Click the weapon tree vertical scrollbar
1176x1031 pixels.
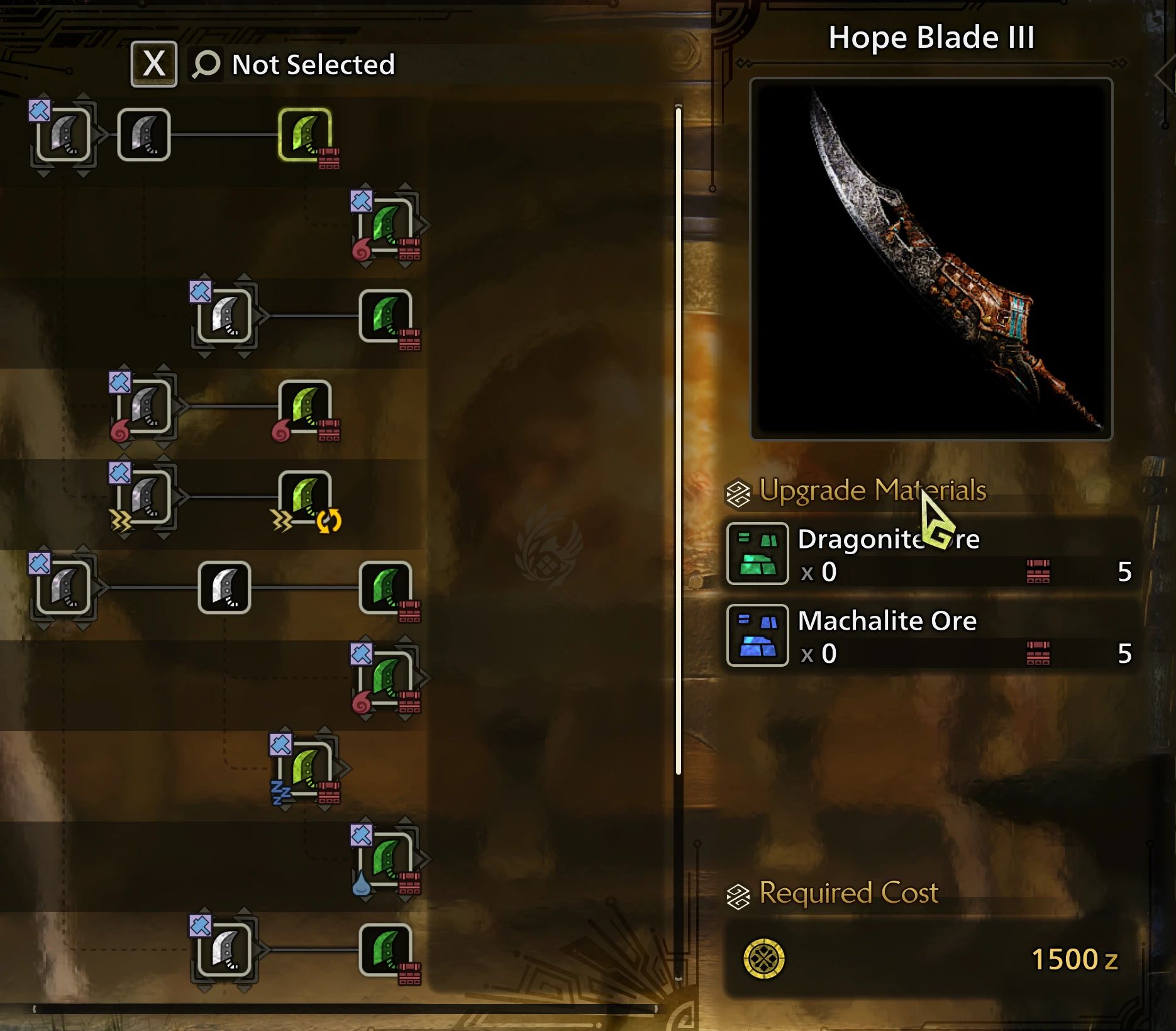coord(678,440)
